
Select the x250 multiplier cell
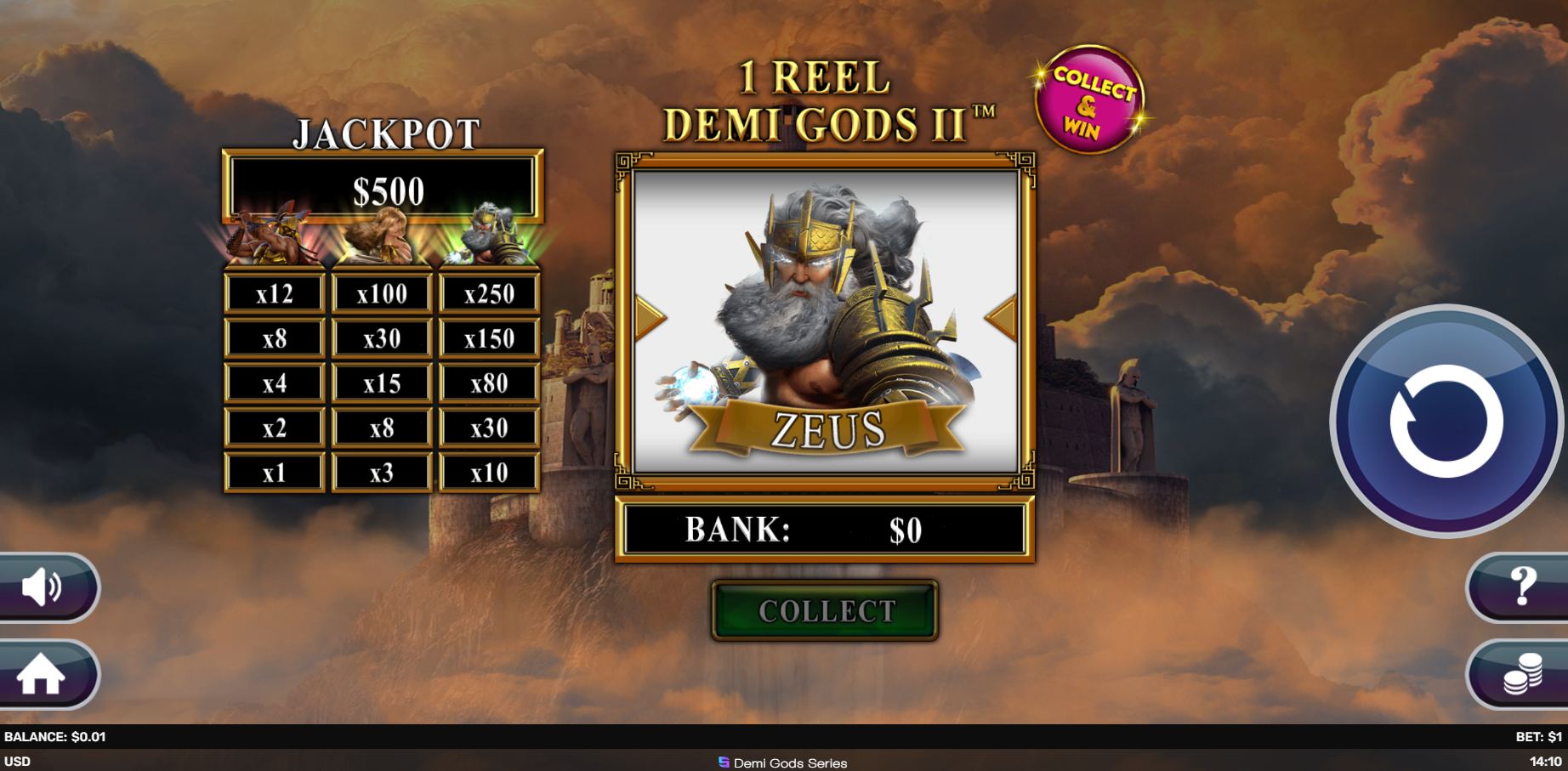486,293
